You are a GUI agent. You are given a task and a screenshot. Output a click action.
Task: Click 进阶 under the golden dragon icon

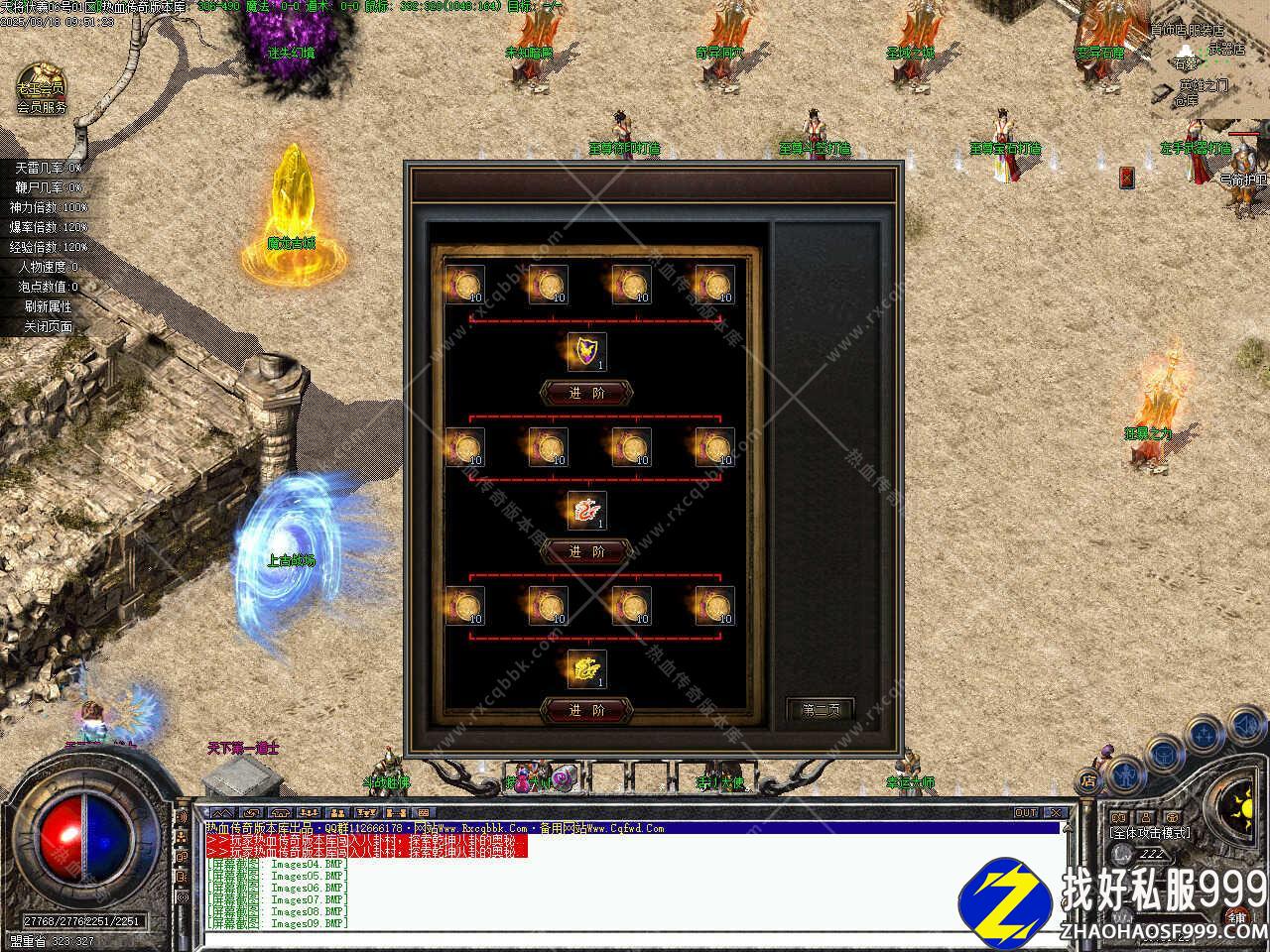[x=585, y=710]
